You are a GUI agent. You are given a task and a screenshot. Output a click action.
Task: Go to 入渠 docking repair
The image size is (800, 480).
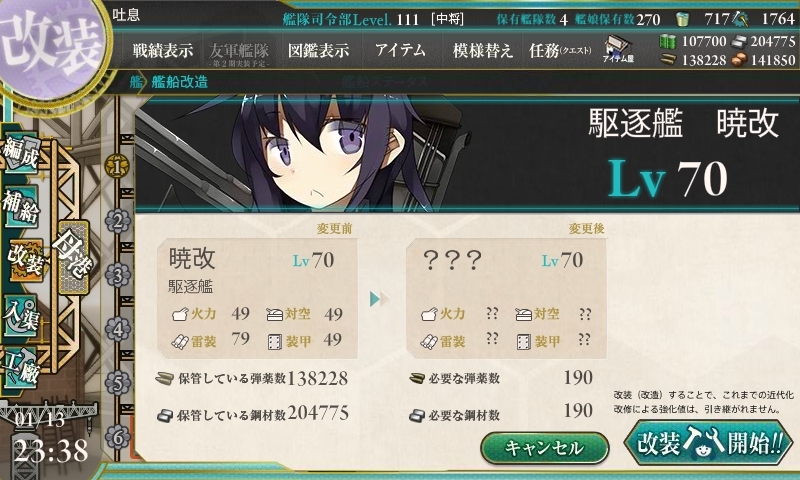pos(24,308)
